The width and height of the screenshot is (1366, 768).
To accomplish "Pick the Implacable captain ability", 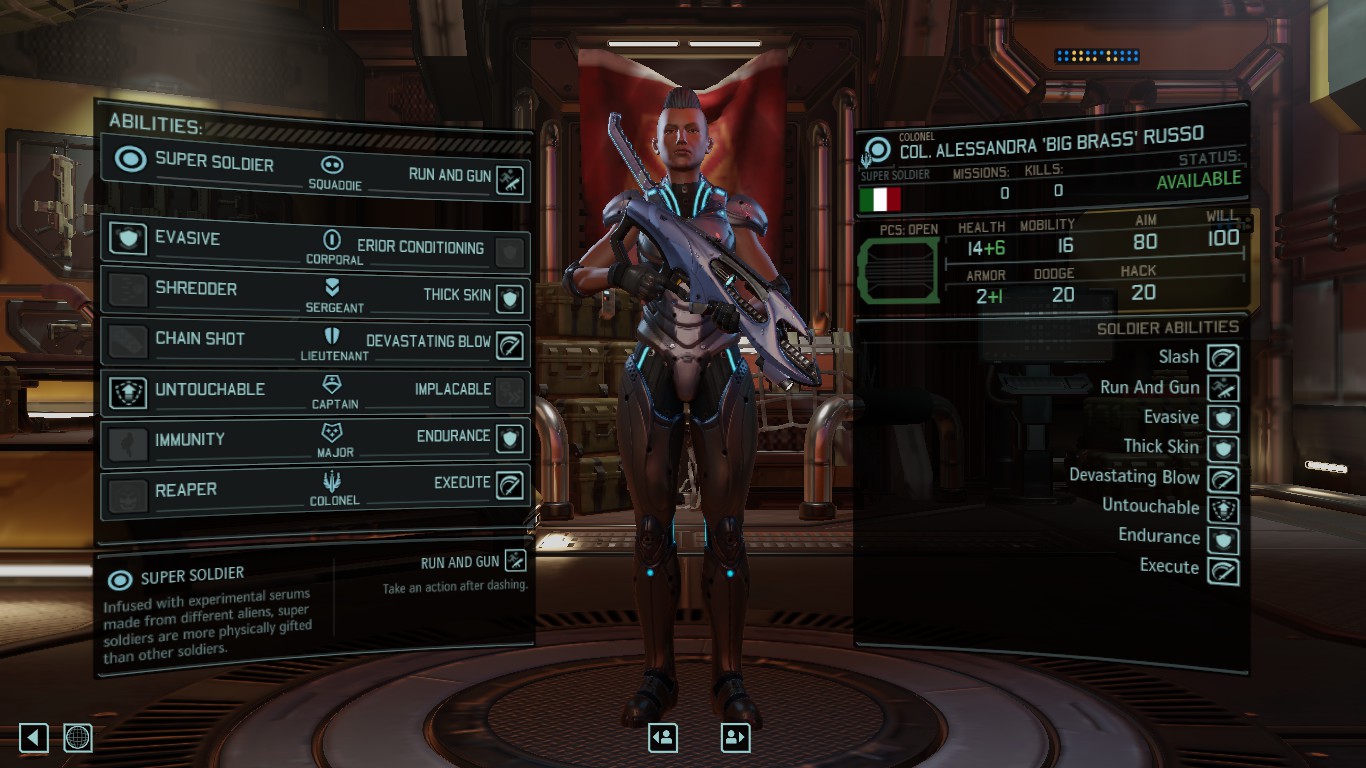I will 510,392.
